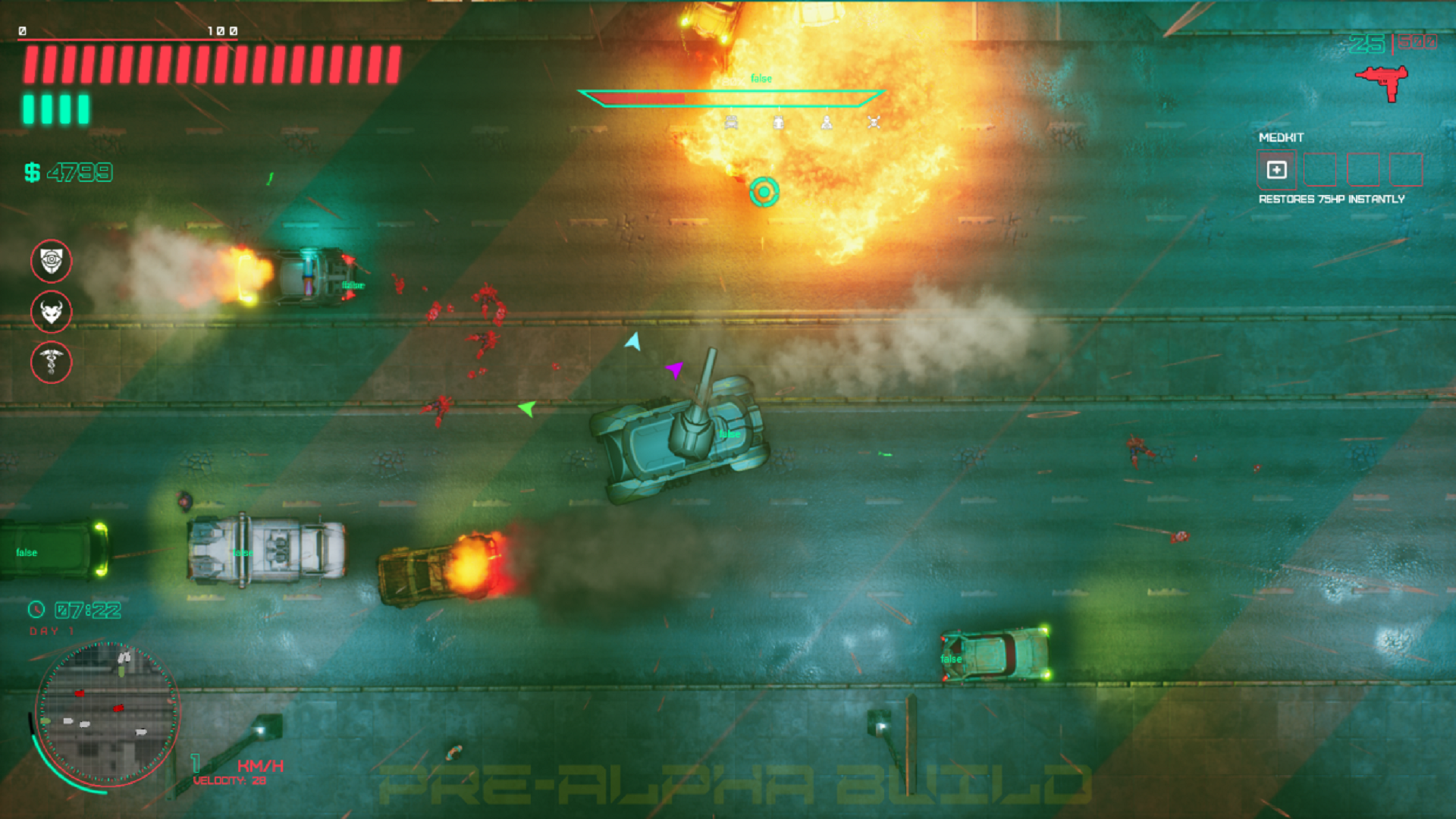1456x819 pixels.
Task: Toggle the armor vest icon on the boss bar
Action: click(779, 123)
